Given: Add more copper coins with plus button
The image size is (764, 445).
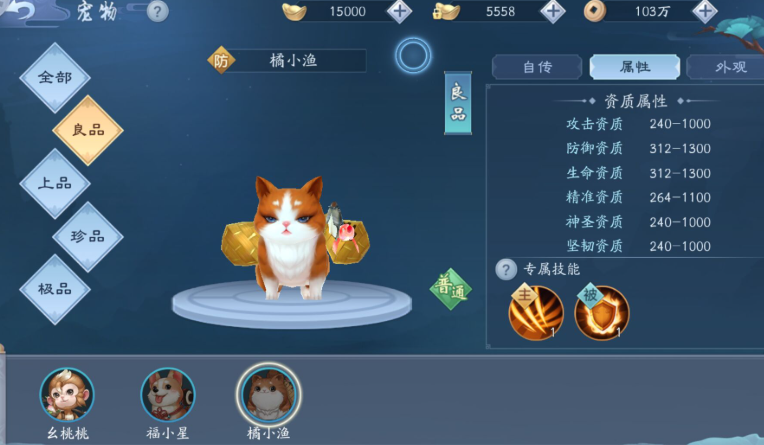Looking at the screenshot, I should point(704,12).
